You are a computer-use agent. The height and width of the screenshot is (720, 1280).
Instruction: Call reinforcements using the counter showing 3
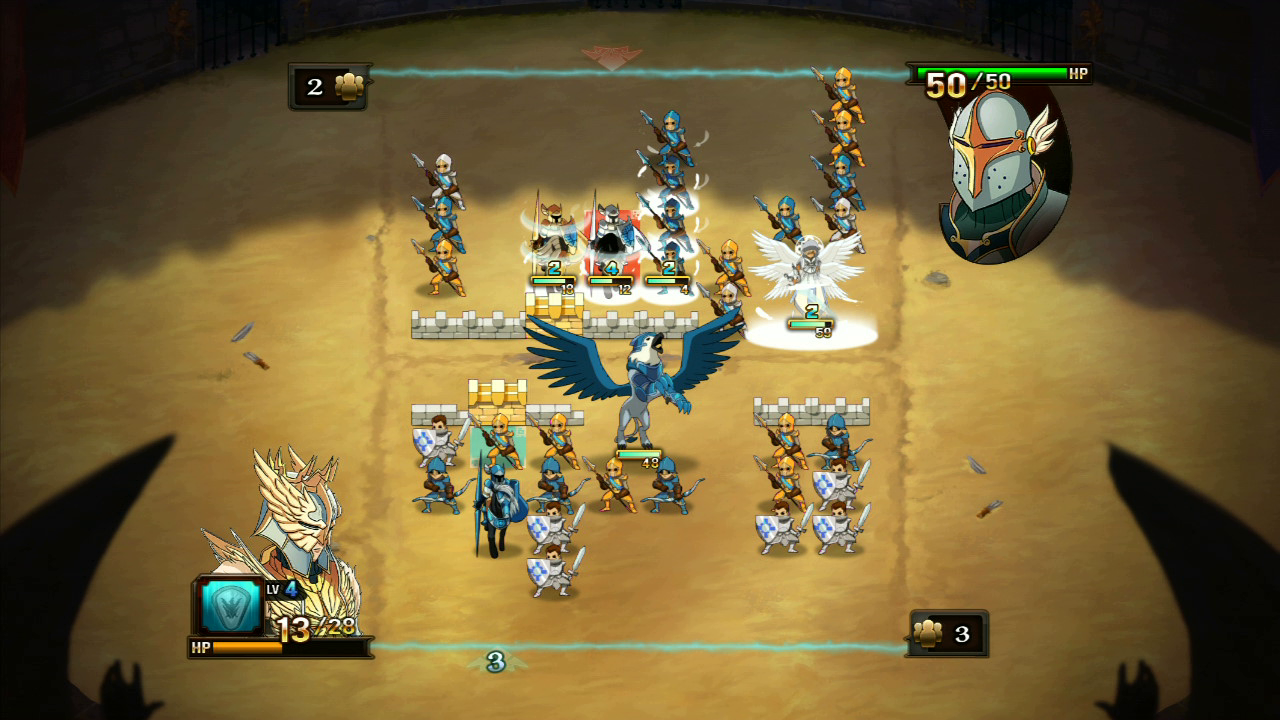coord(946,633)
